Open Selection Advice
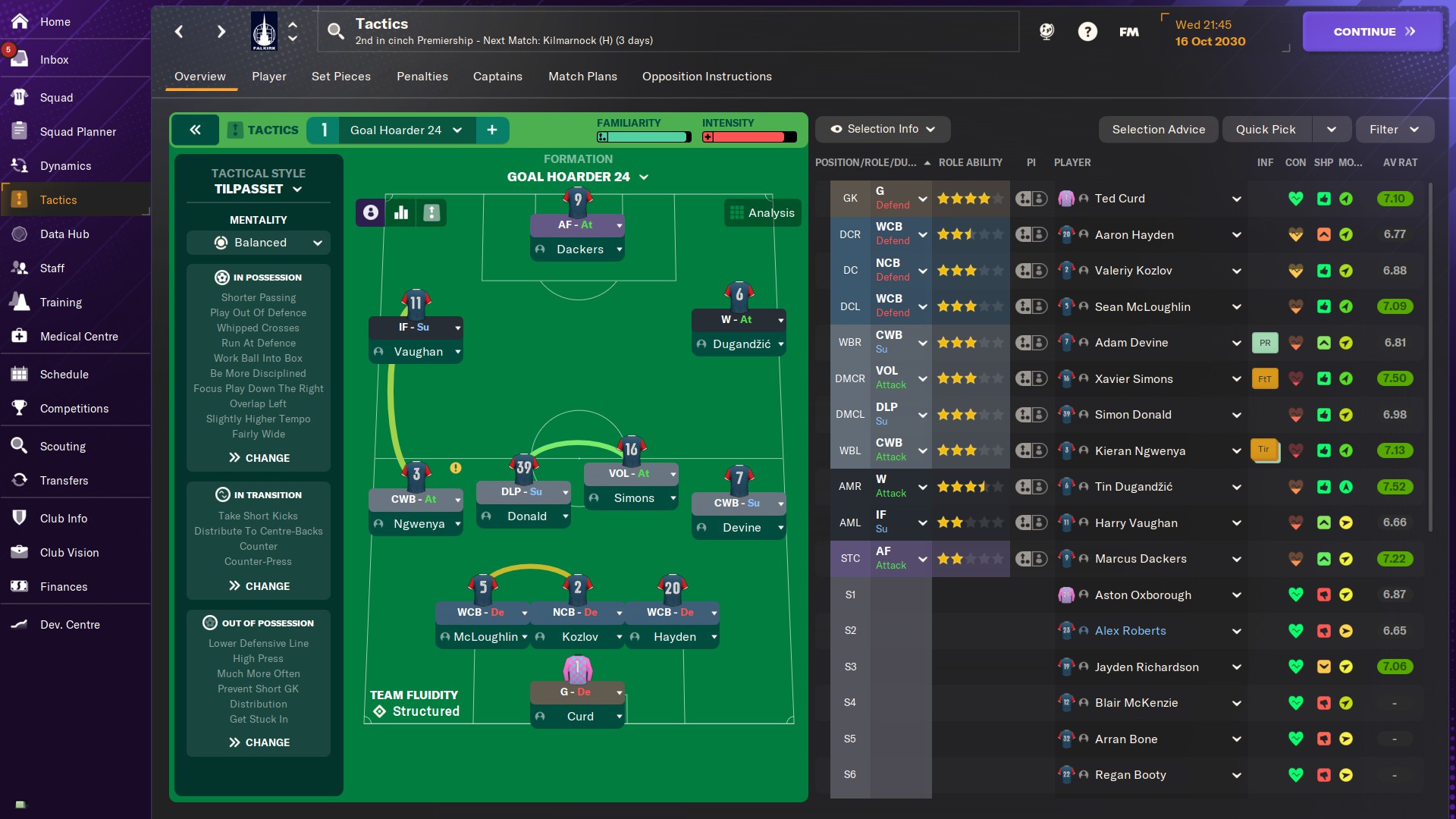This screenshot has height=819, width=1456. pos(1158,130)
